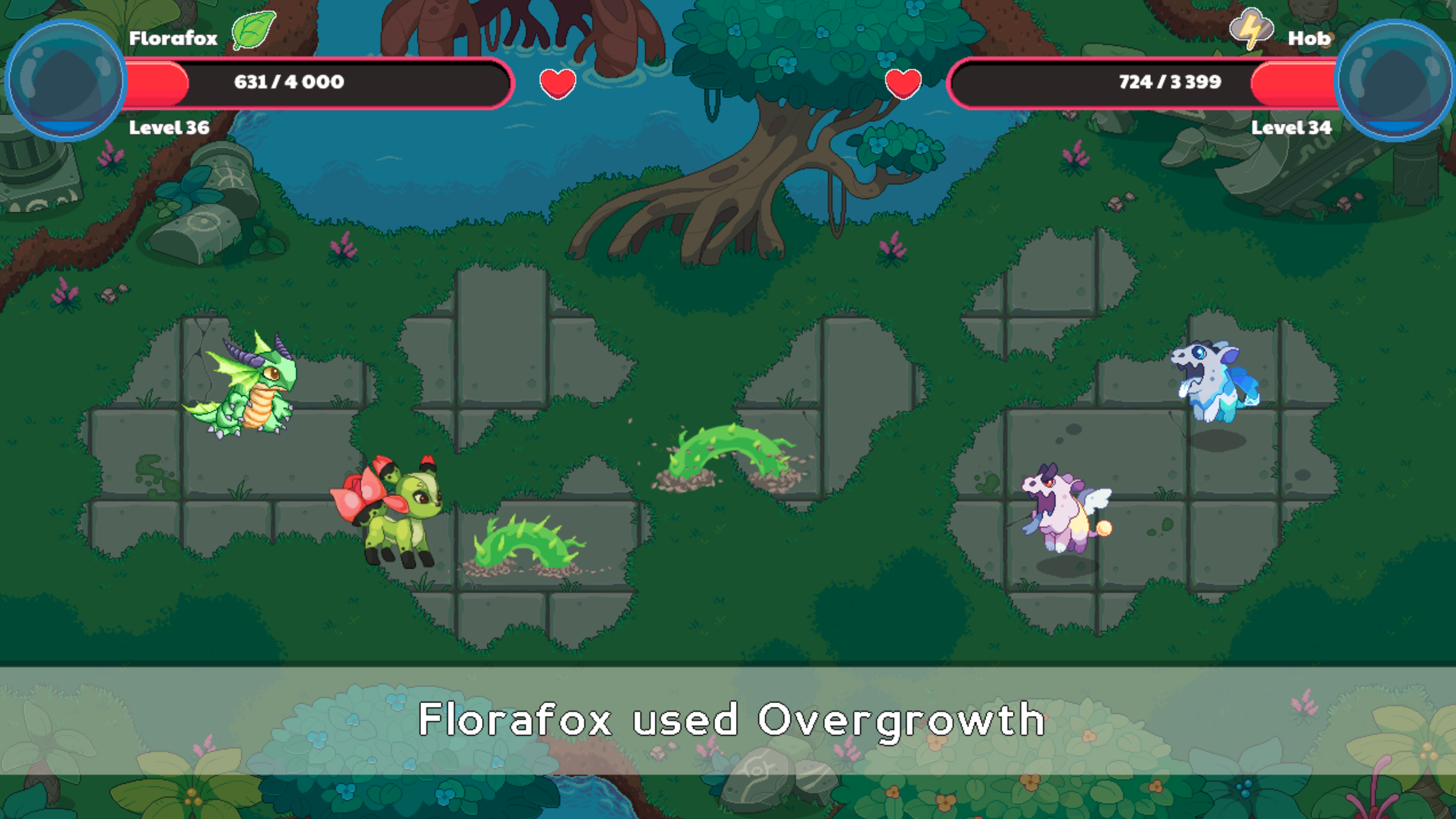Click the 'Florafox used Overgrowth' battle text
The image size is (1456, 819).
pyautogui.click(x=728, y=718)
